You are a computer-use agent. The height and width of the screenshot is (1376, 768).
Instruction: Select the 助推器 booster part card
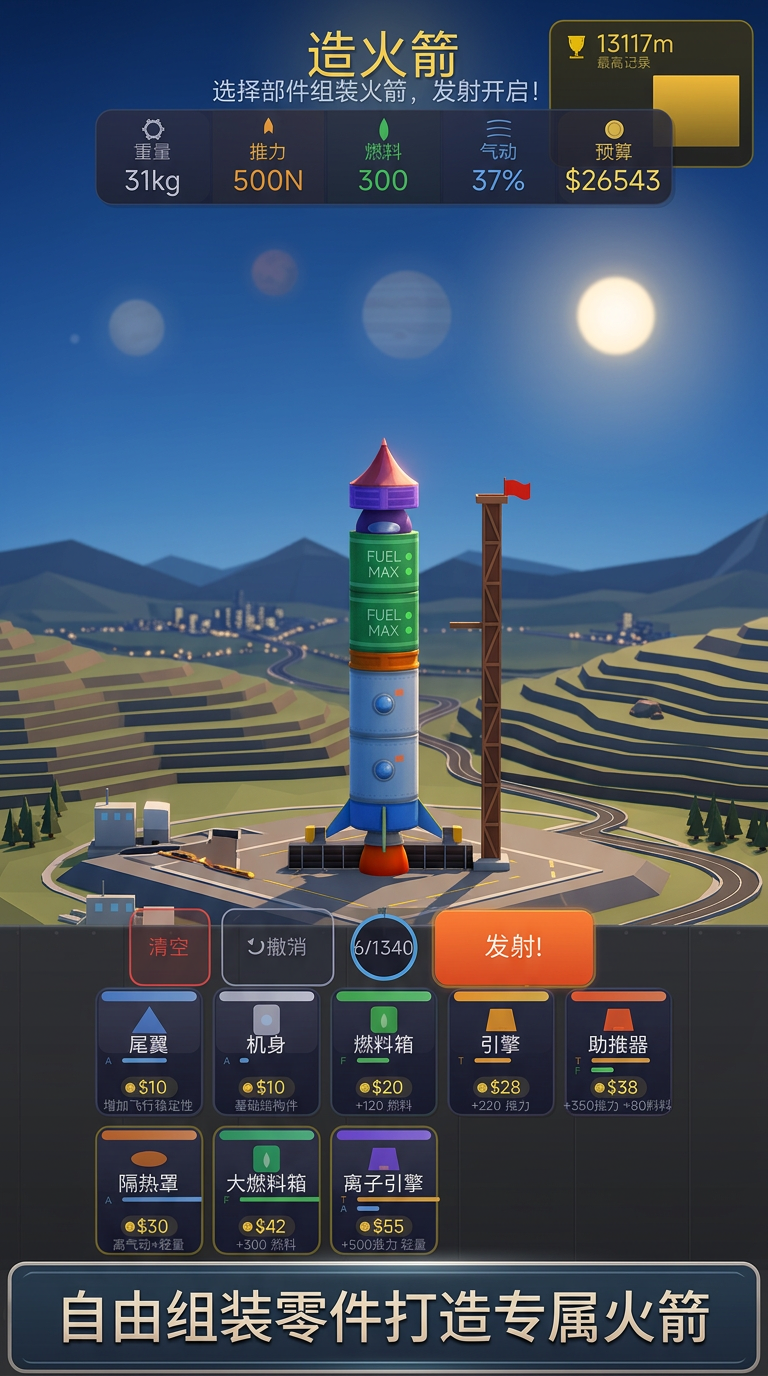click(618, 1051)
